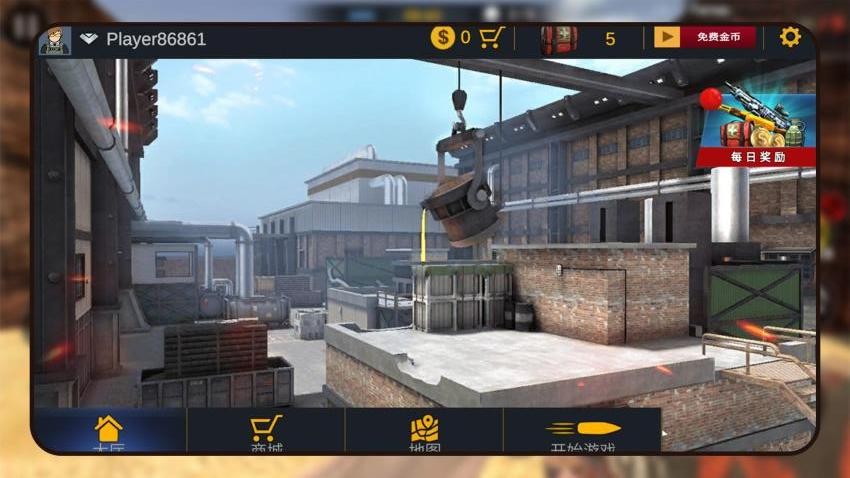Select the red medkit supply icon
Image resolution: width=850 pixels, height=478 pixels.
pyautogui.click(x=558, y=39)
